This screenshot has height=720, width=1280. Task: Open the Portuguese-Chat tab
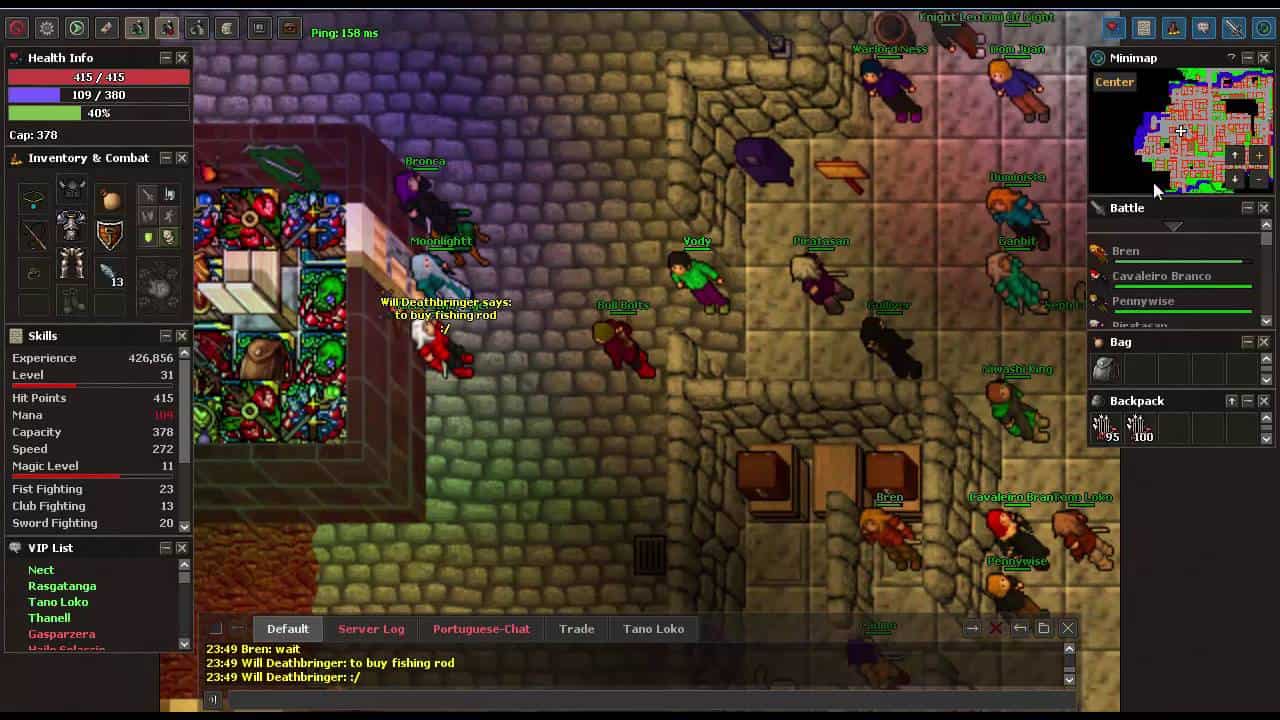click(481, 629)
